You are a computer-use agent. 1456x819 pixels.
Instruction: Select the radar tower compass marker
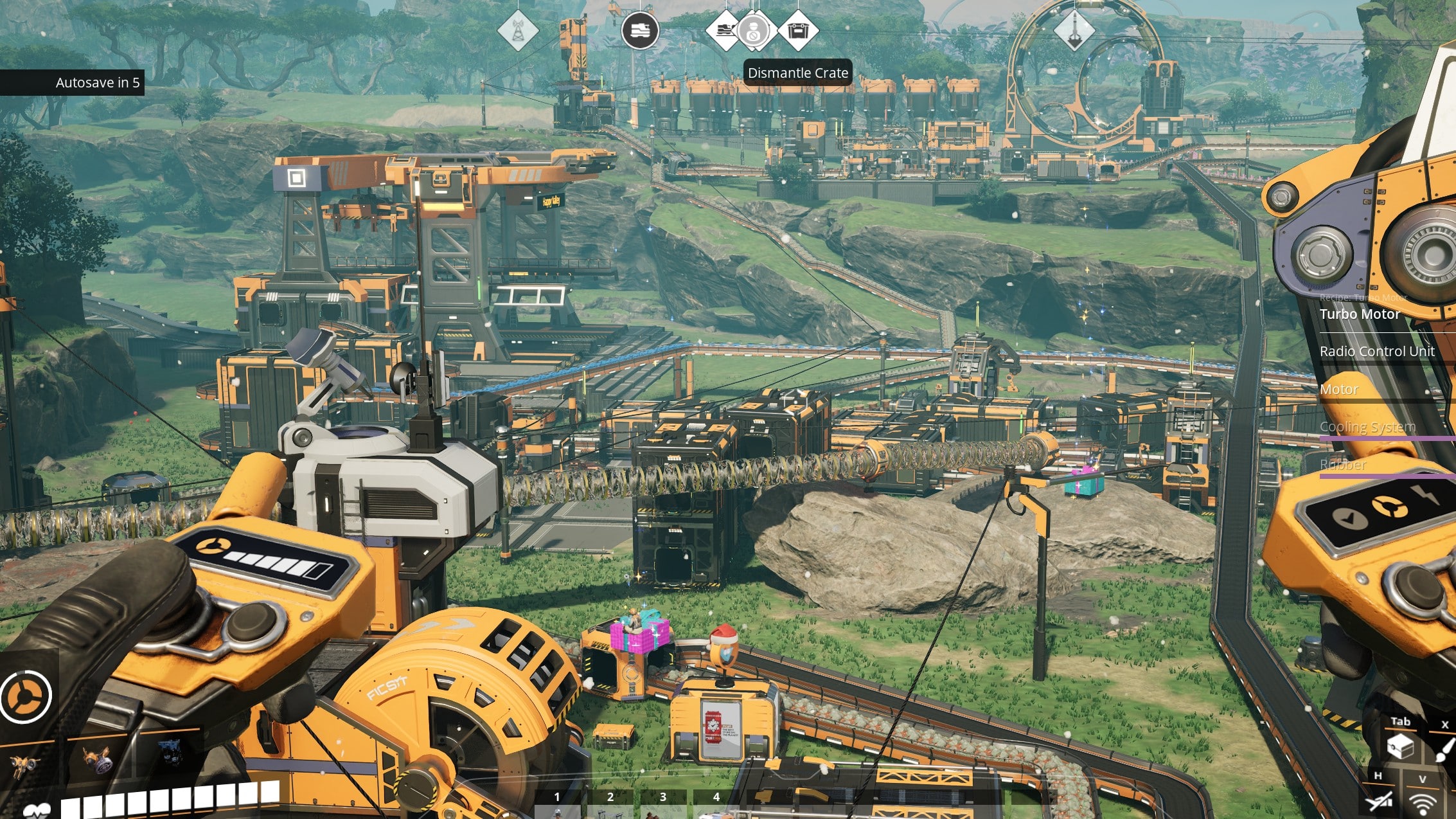point(517,30)
